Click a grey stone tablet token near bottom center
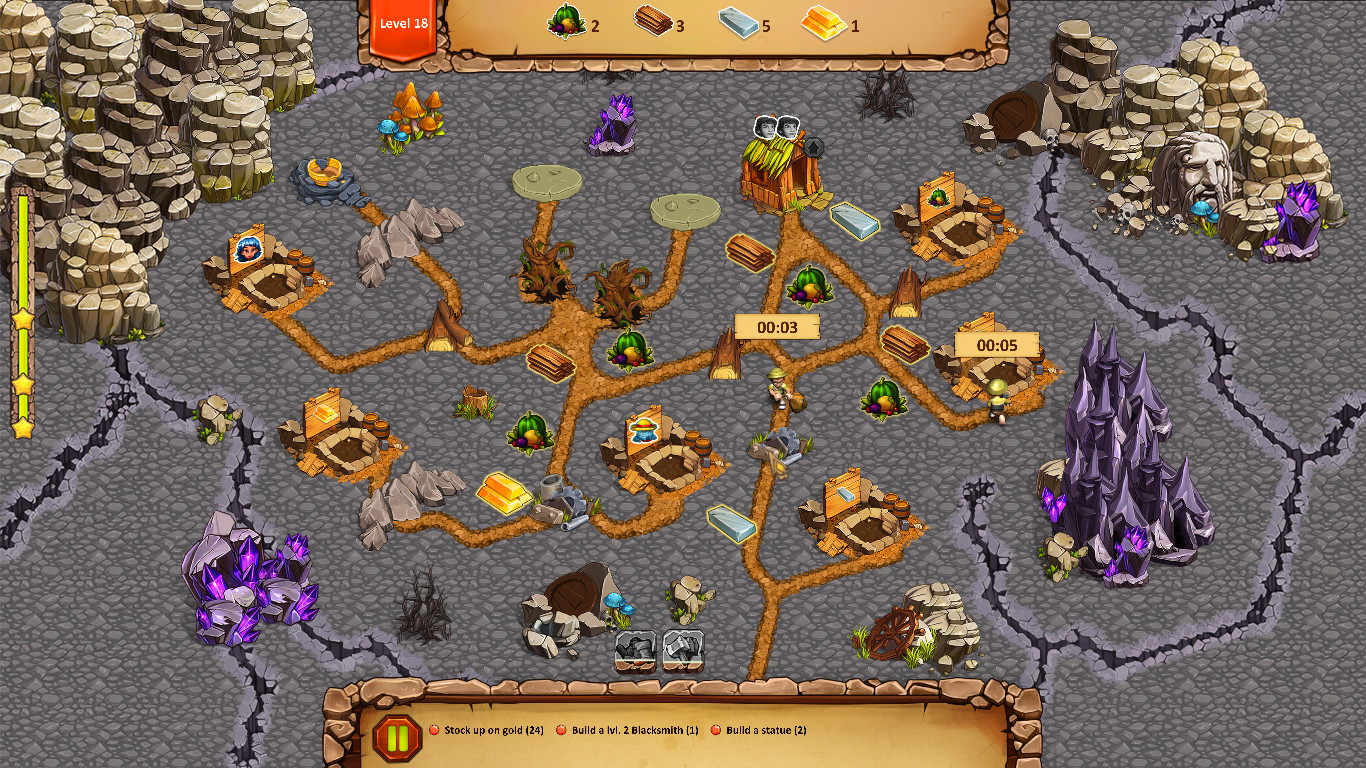The height and width of the screenshot is (768, 1366). [635, 650]
